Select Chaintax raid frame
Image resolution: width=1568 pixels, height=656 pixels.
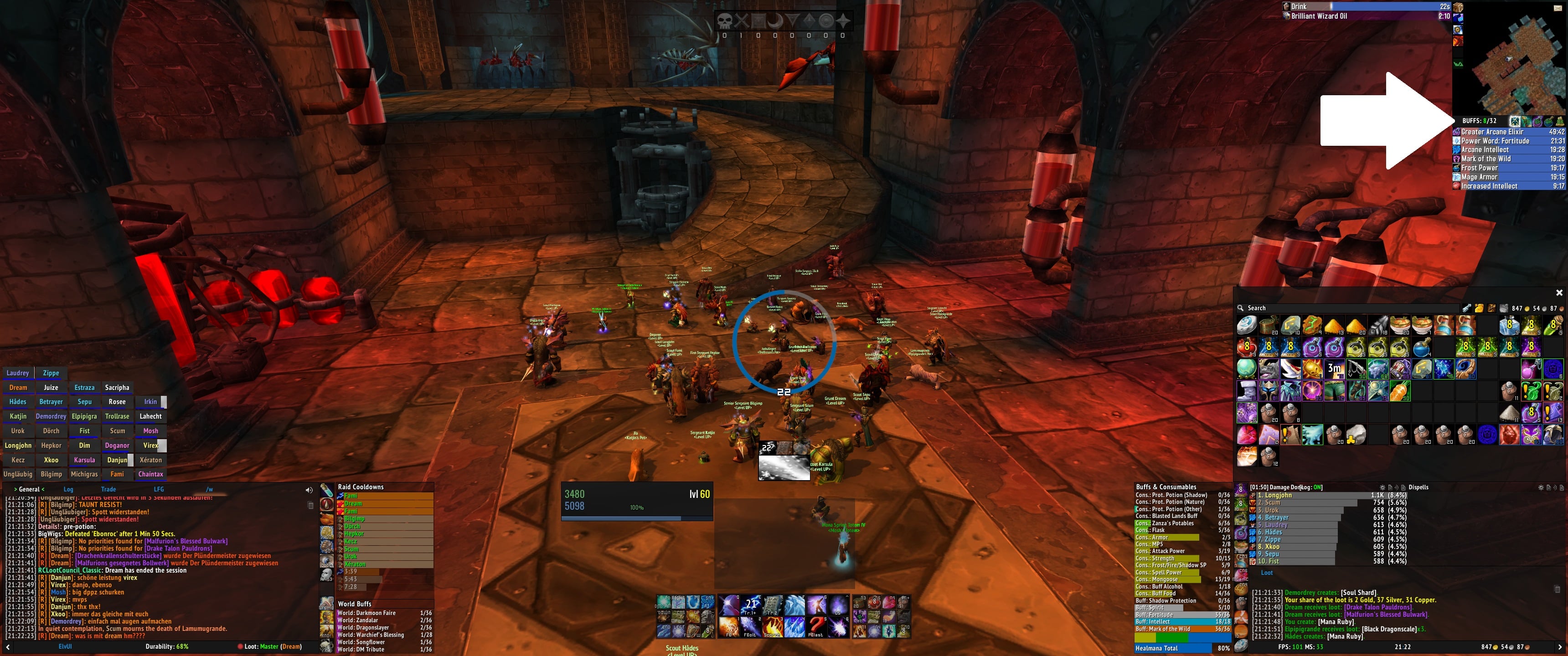(x=150, y=474)
